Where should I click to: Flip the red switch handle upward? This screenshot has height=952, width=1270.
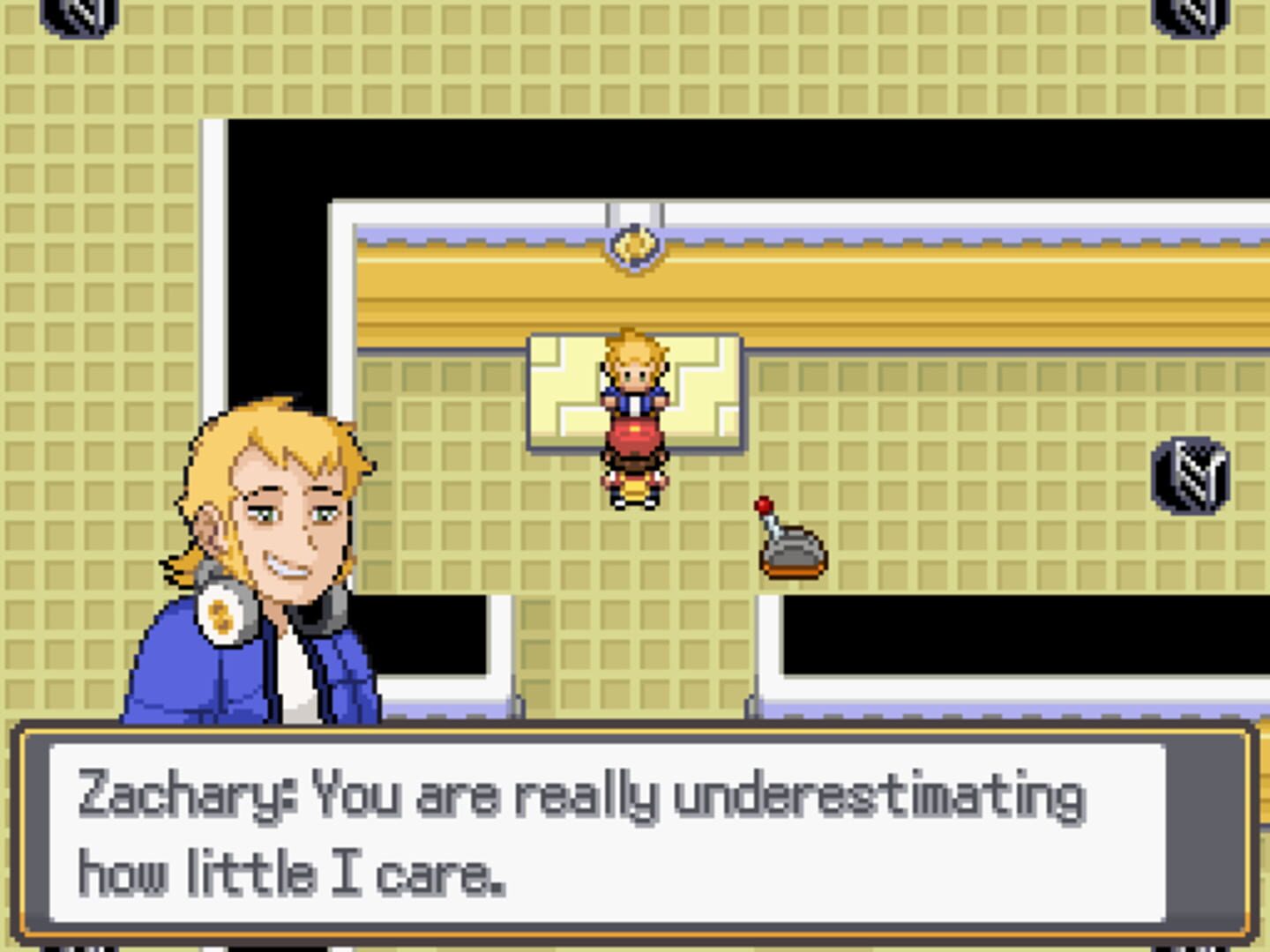click(x=764, y=504)
